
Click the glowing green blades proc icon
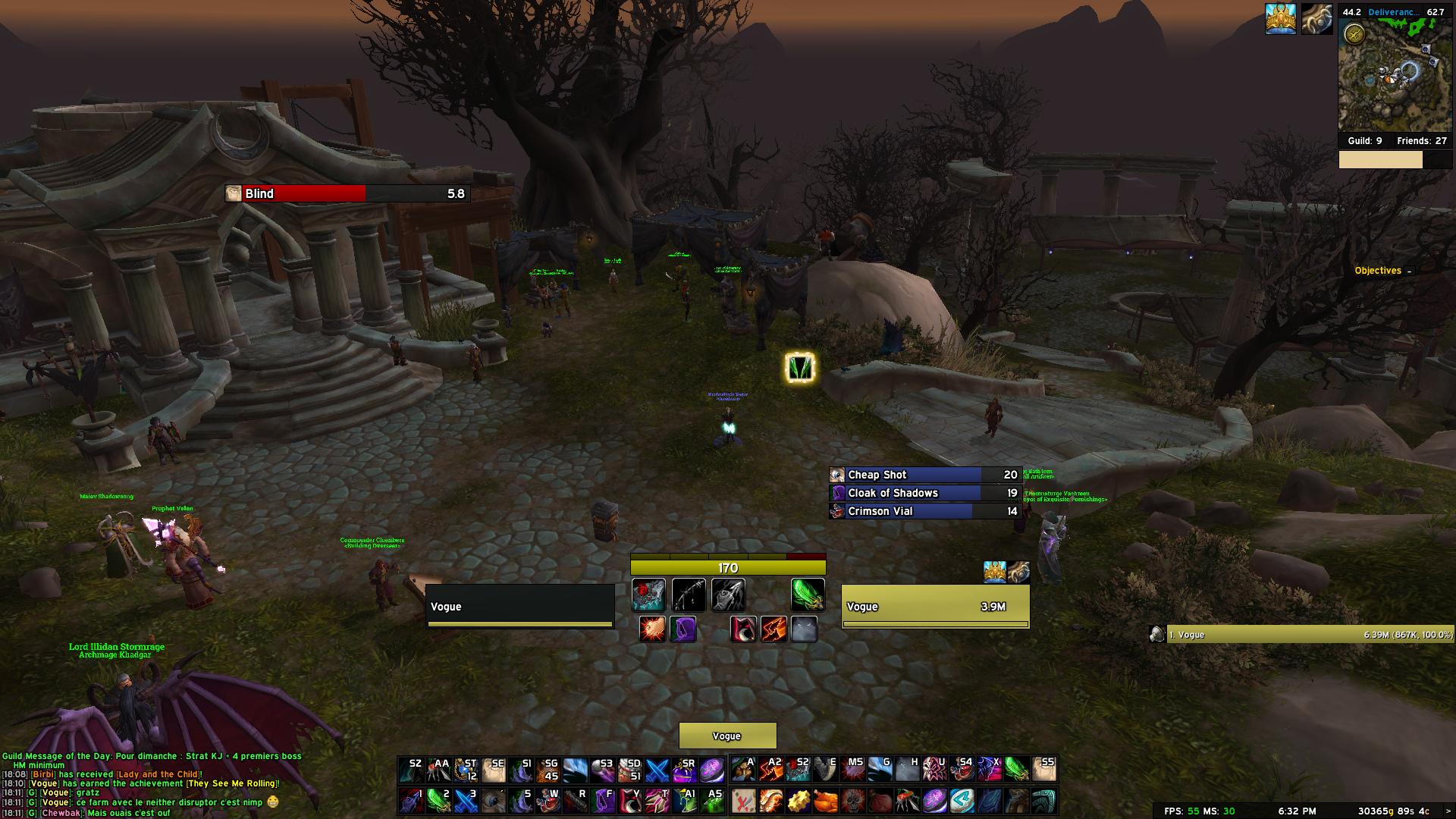tap(799, 368)
